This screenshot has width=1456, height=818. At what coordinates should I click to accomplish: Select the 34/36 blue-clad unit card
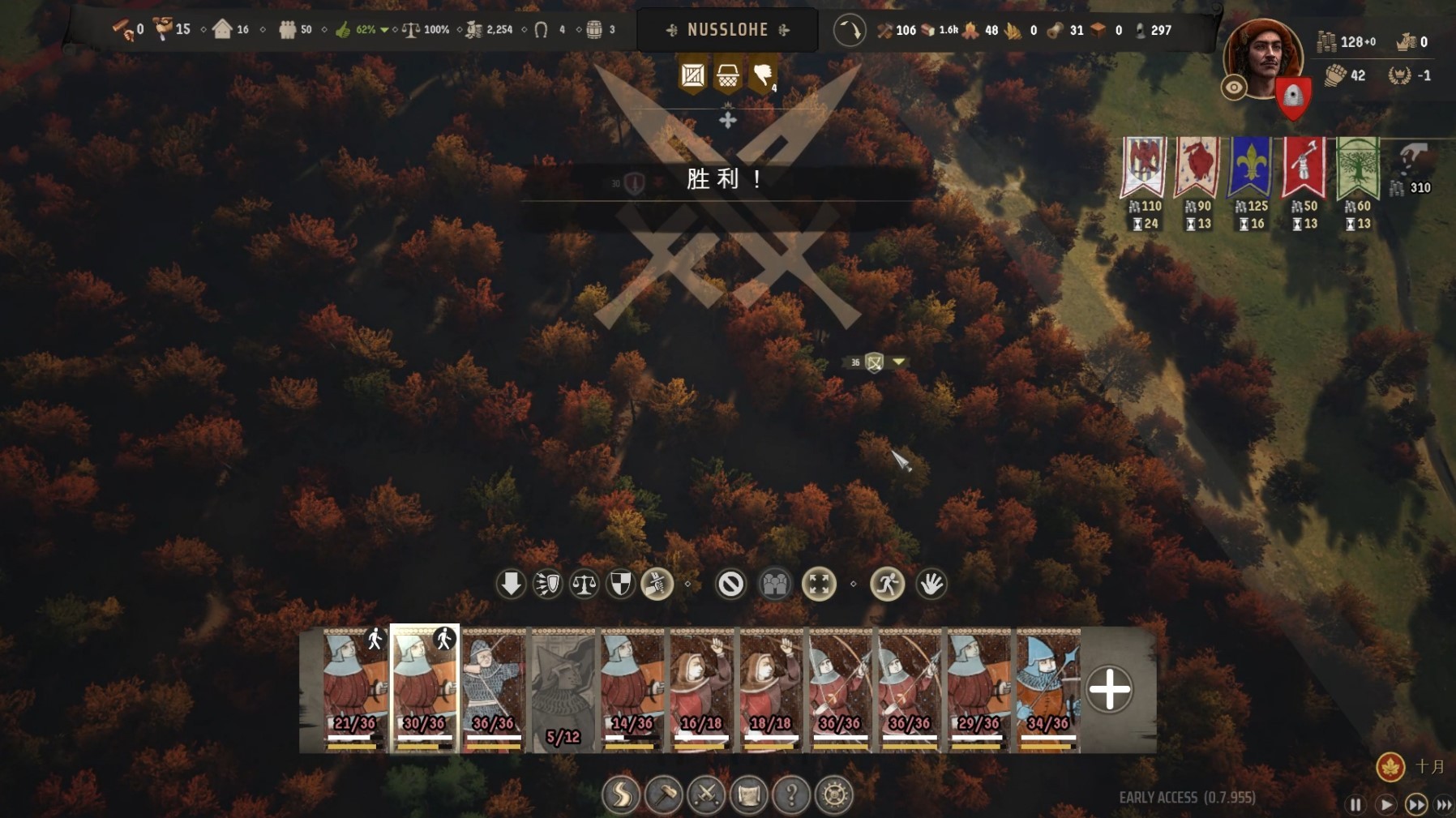[1047, 690]
